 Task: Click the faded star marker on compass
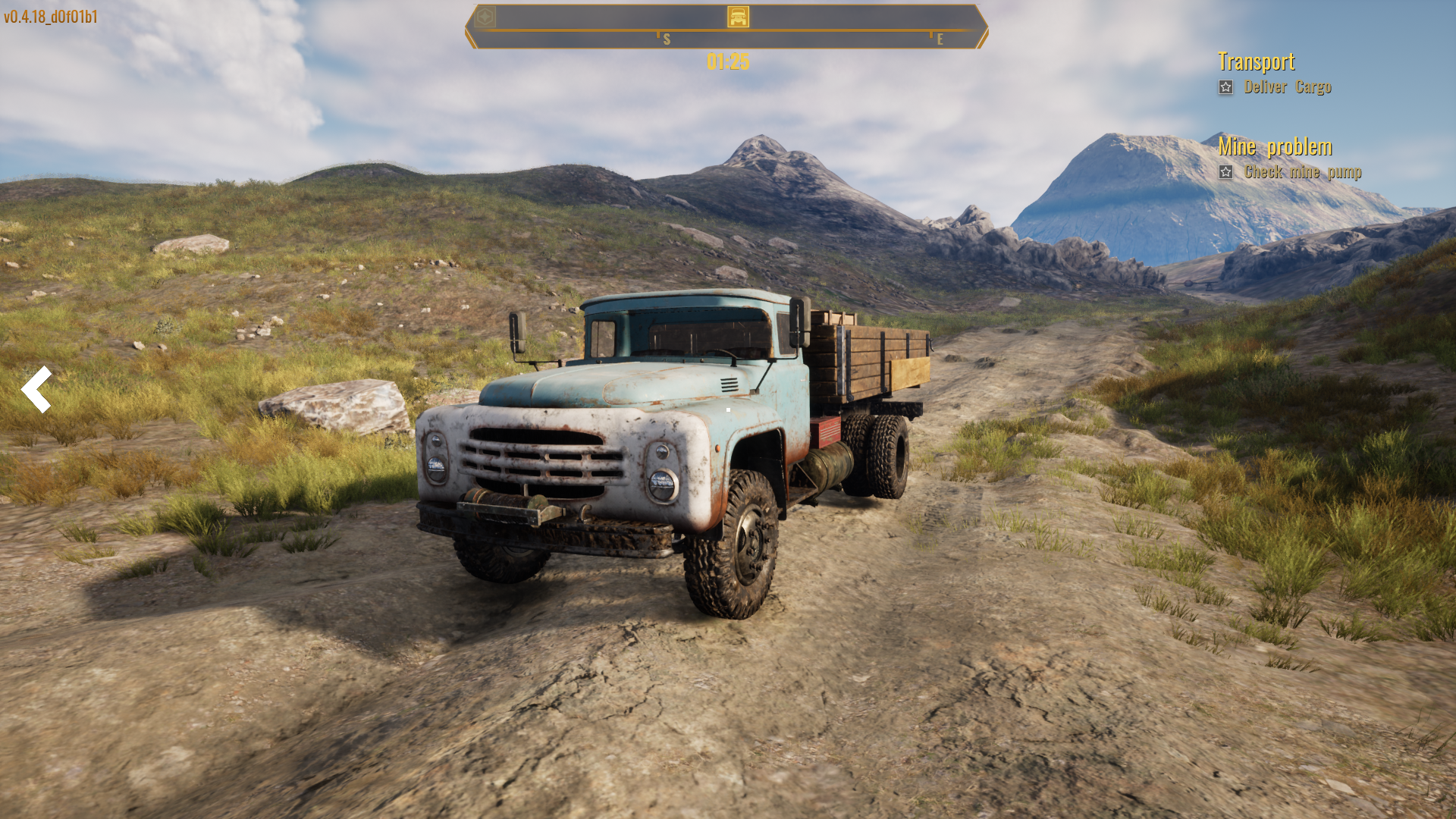tap(485, 17)
